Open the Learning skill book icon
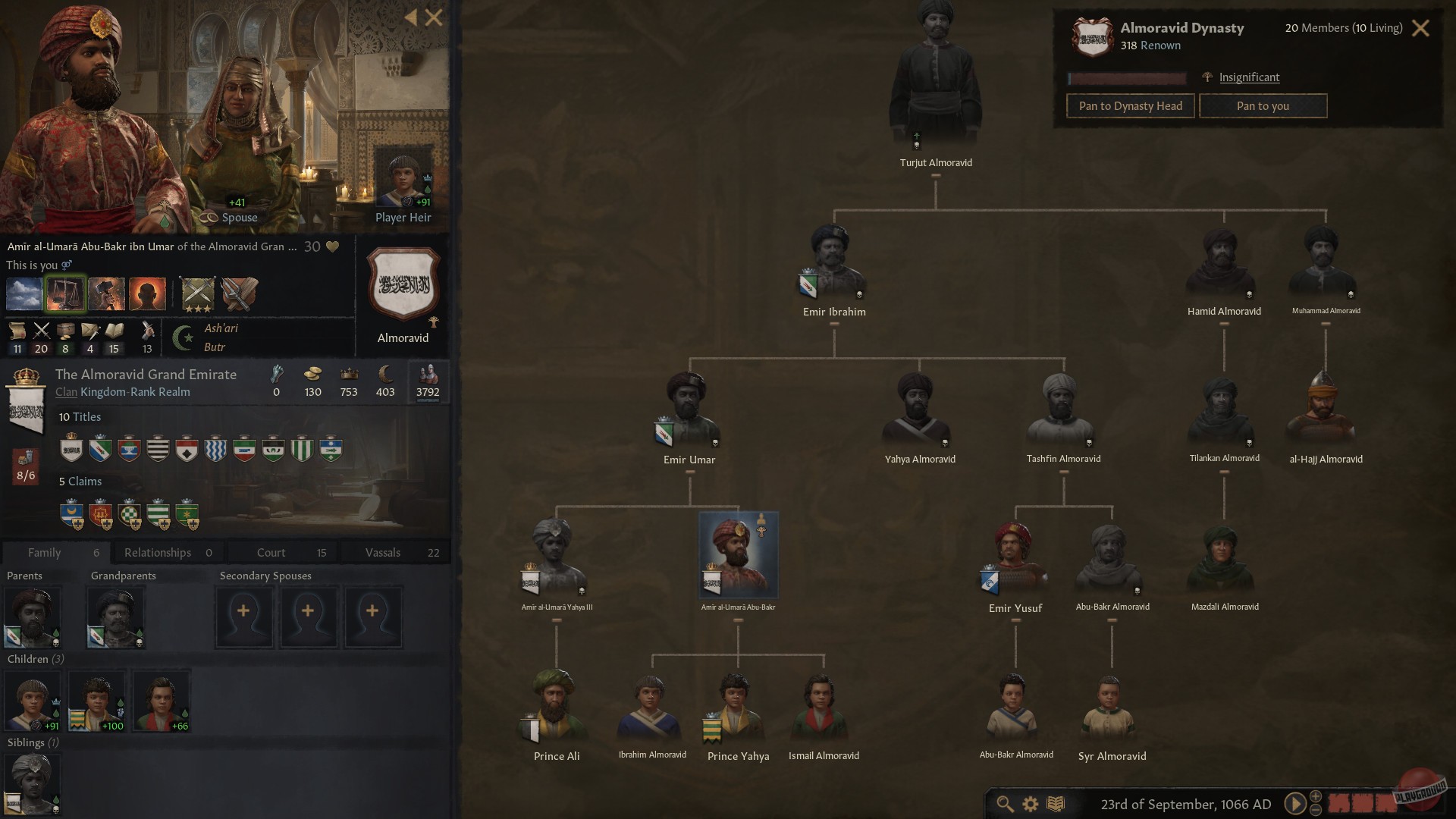Screen dimensions: 1456x819 (x=113, y=332)
